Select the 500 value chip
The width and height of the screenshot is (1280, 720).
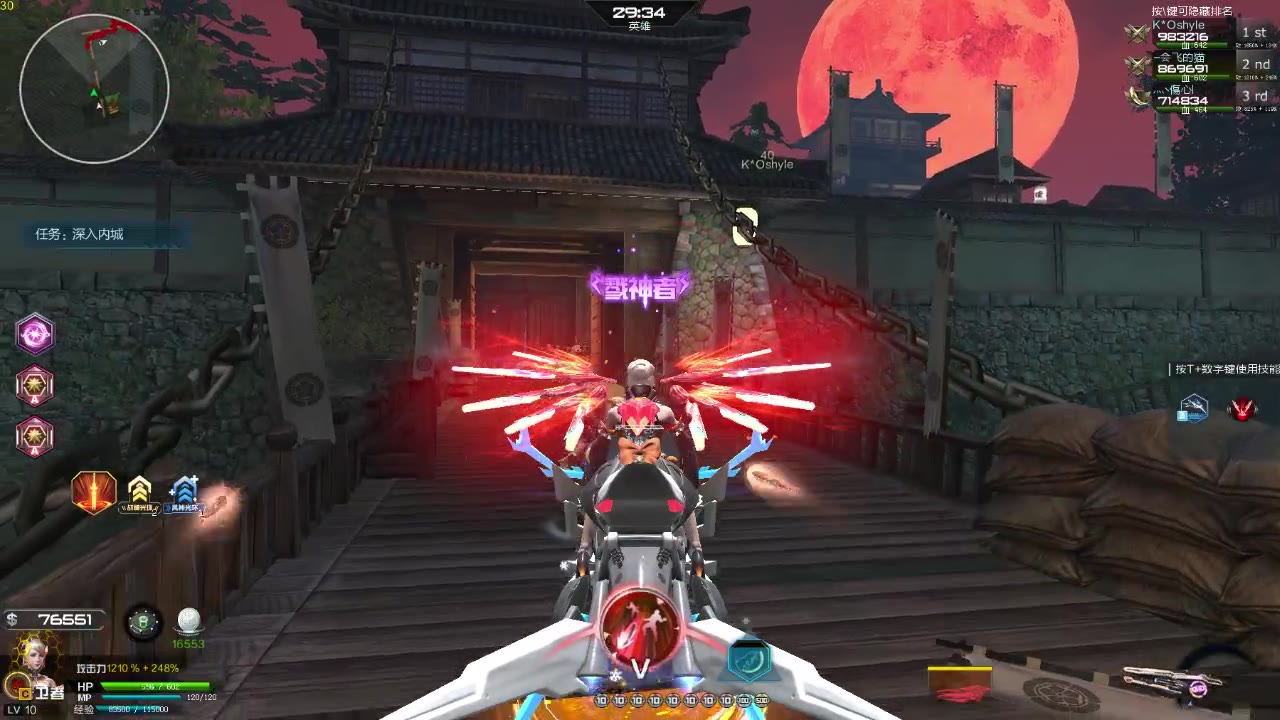tap(760, 700)
